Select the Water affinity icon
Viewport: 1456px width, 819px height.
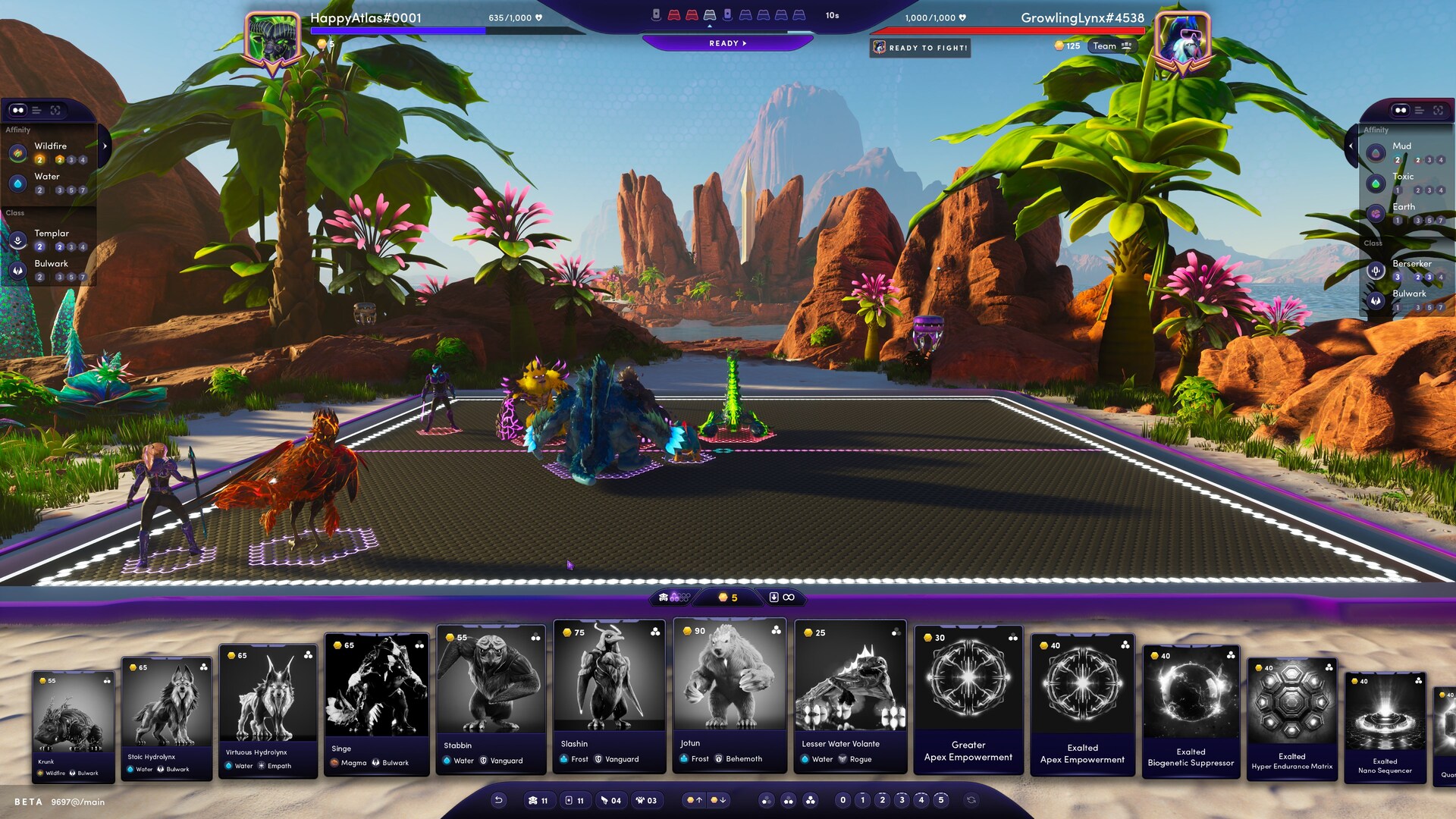tap(18, 183)
